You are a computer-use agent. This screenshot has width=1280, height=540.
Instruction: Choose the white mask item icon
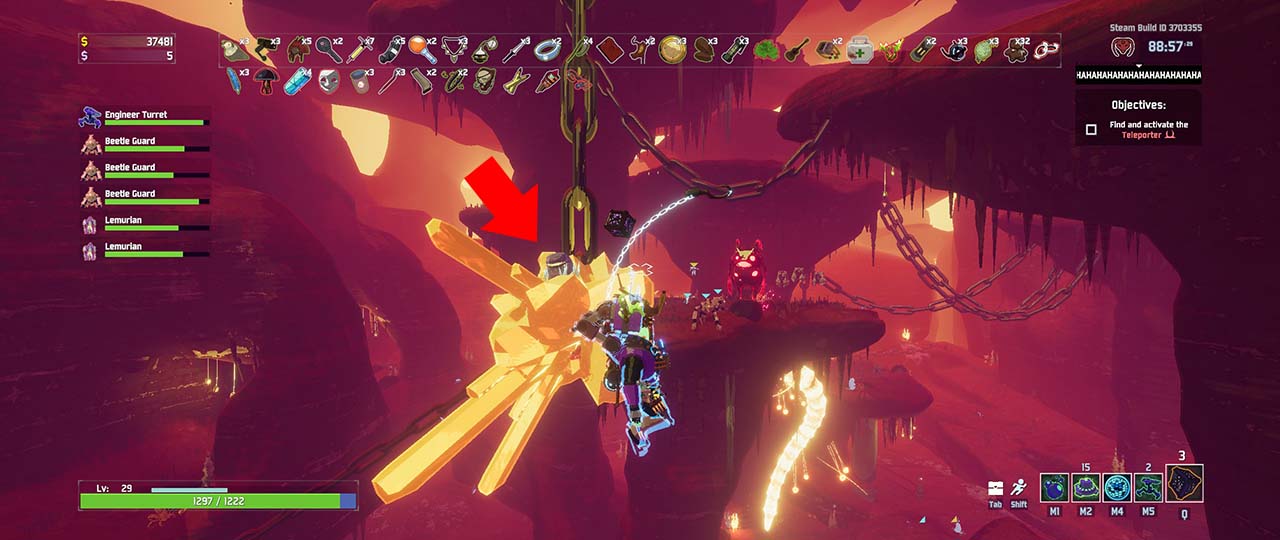tap(327, 80)
